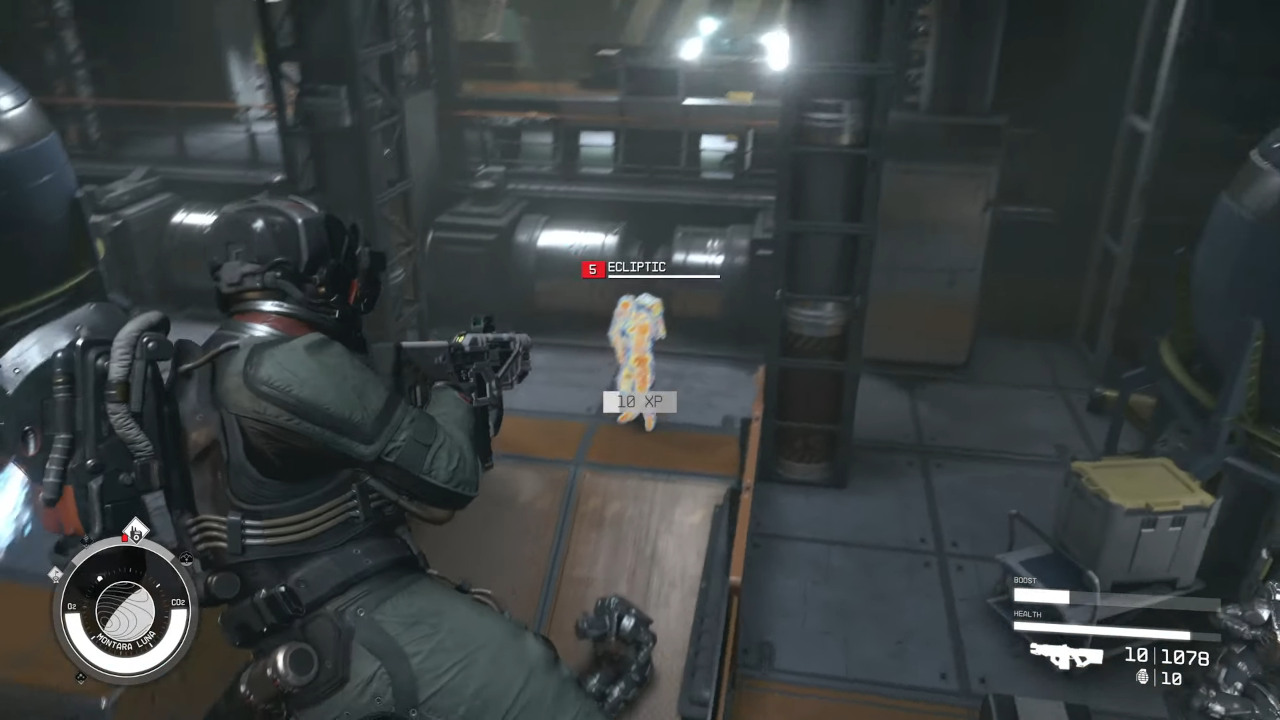Click the enemy health bar under ECLIPTIC
The height and width of the screenshot is (720, 1280).
pyautogui.click(x=663, y=278)
